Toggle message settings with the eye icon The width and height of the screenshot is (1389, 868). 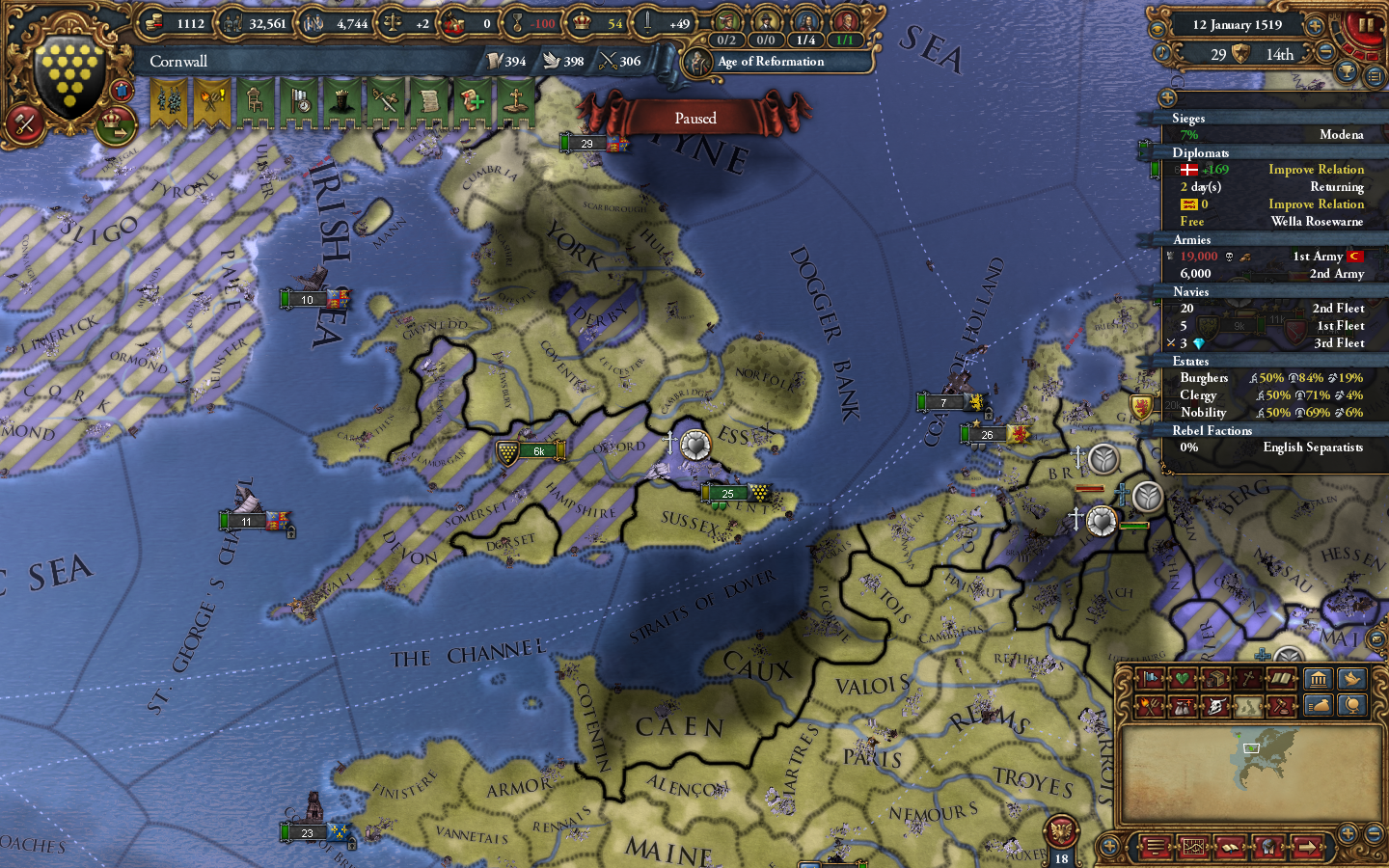(x=1158, y=28)
